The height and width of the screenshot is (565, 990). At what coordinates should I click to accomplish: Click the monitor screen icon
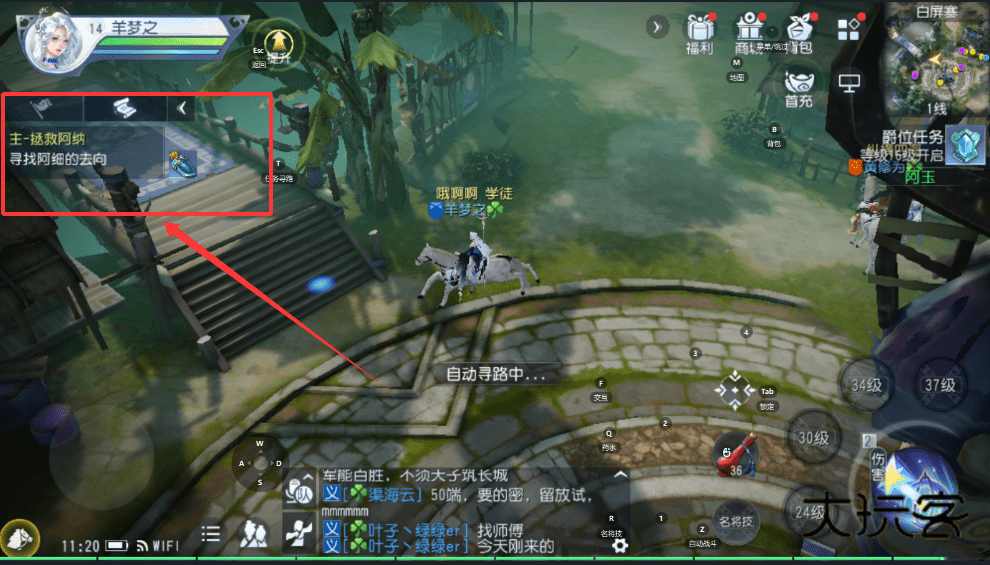849,82
